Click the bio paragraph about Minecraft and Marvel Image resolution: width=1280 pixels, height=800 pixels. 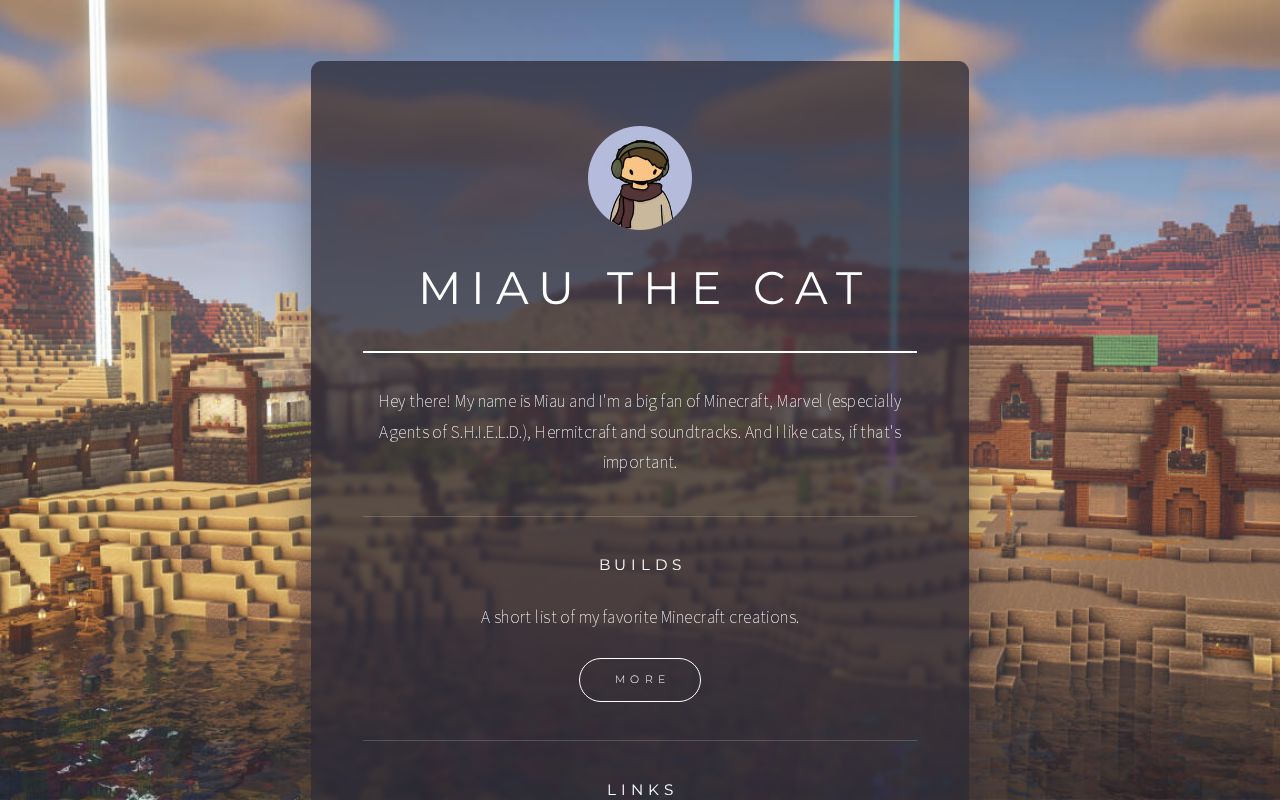(x=640, y=431)
